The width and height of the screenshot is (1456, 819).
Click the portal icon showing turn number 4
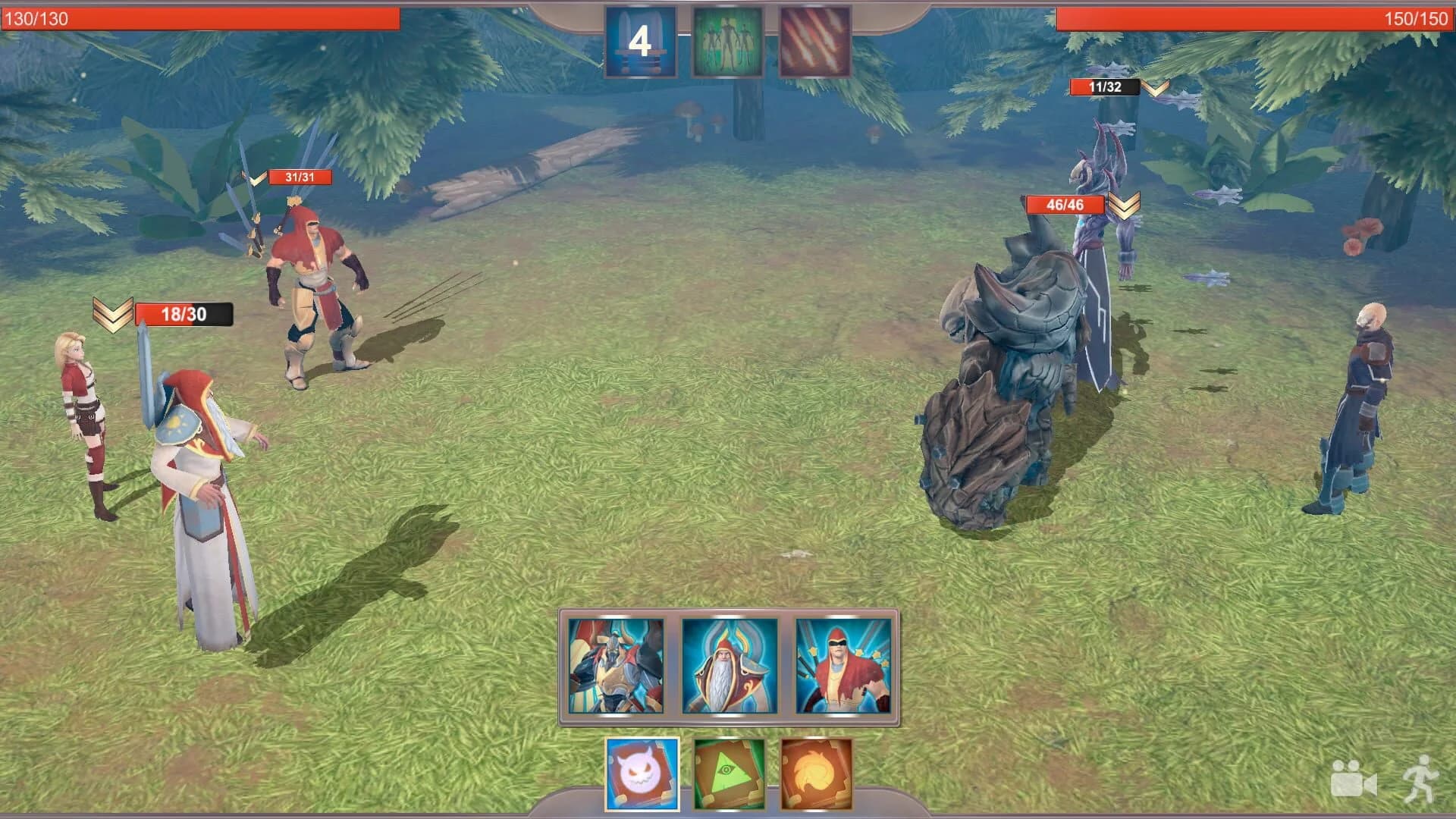point(642,41)
